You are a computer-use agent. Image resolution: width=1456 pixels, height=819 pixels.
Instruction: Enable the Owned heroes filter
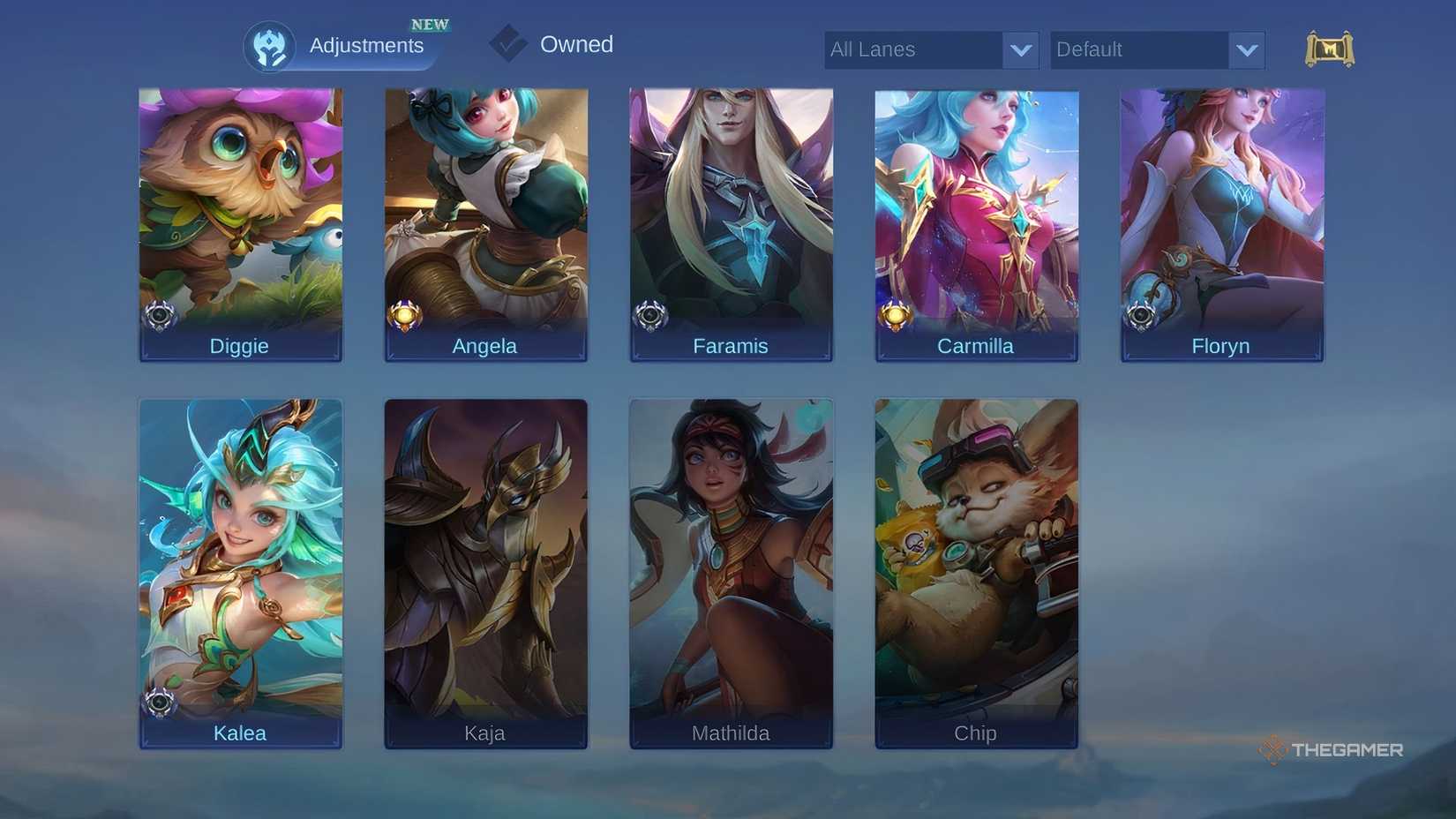[x=577, y=44]
